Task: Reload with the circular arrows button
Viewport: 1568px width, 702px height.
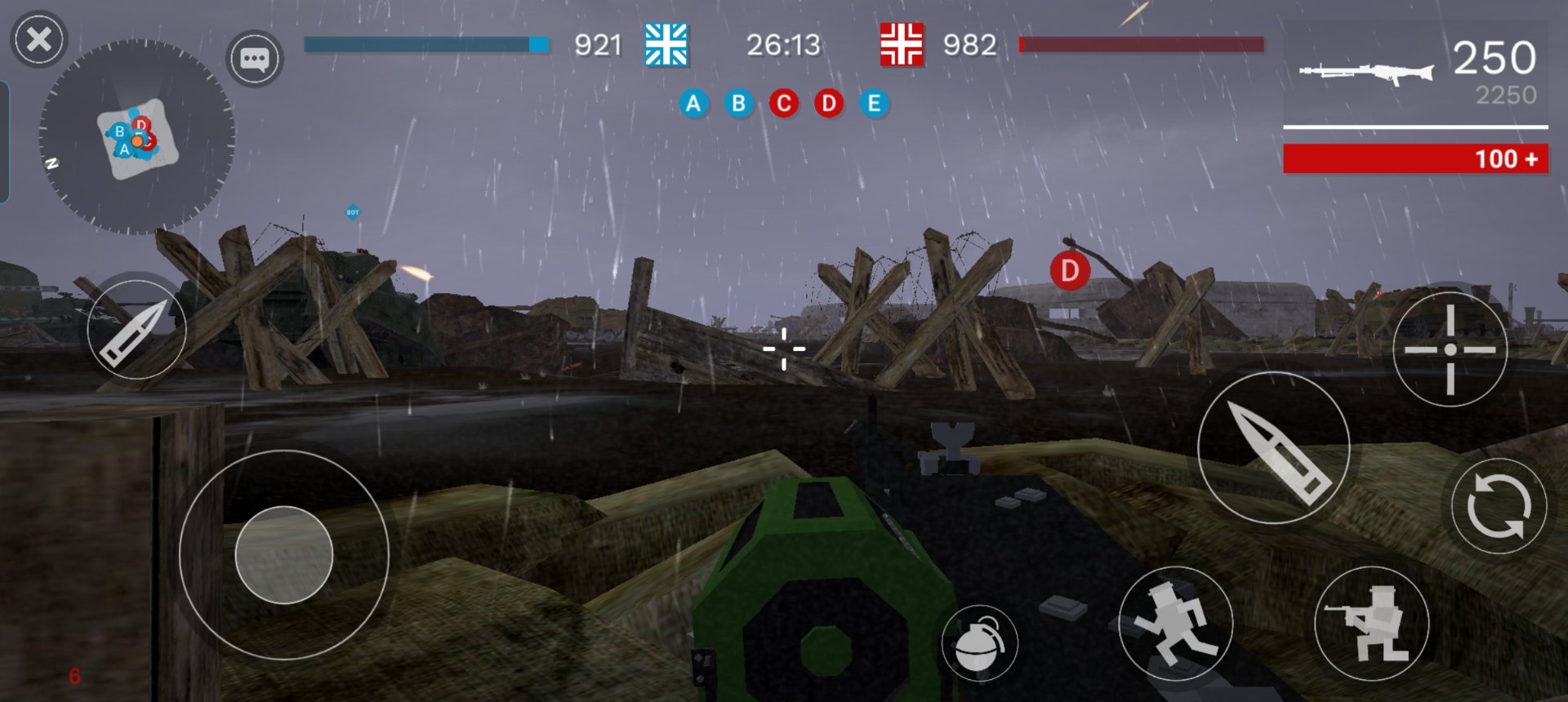Action: [1499, 507]
